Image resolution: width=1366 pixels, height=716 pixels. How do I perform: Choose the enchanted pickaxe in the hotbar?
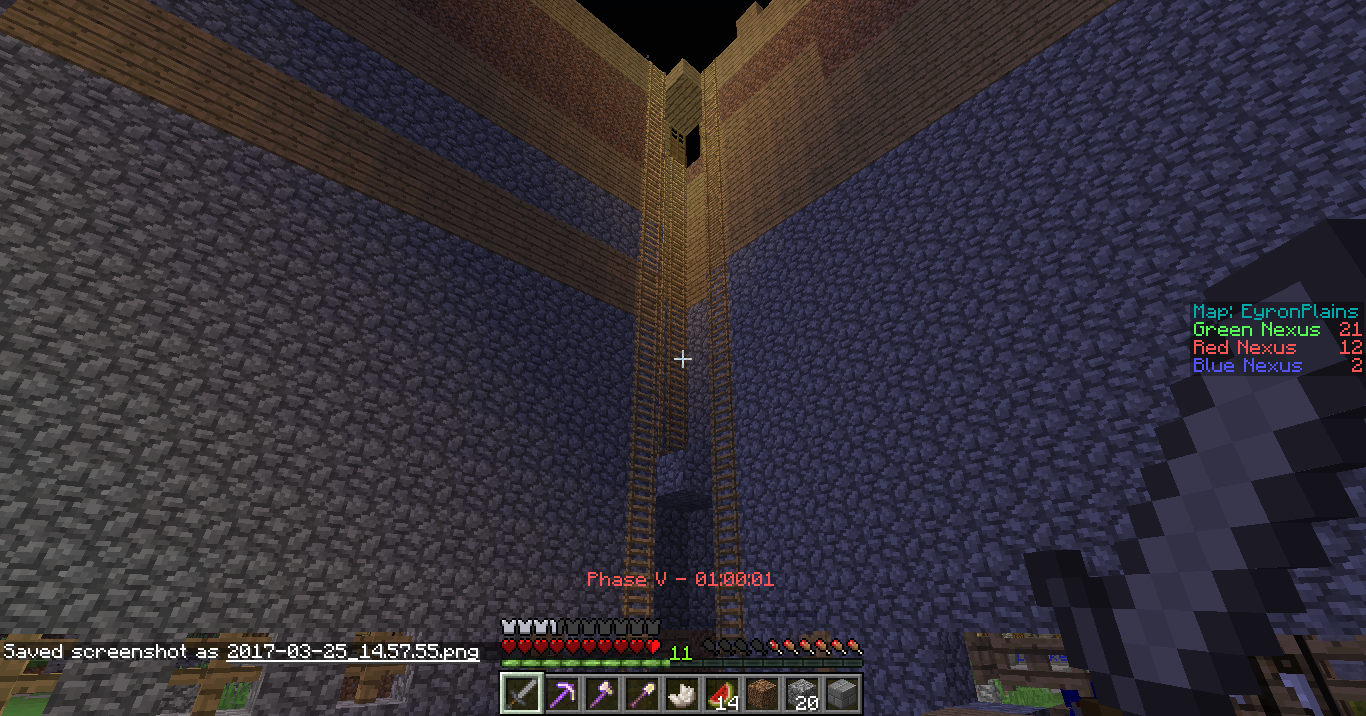(x=561, y=693)
